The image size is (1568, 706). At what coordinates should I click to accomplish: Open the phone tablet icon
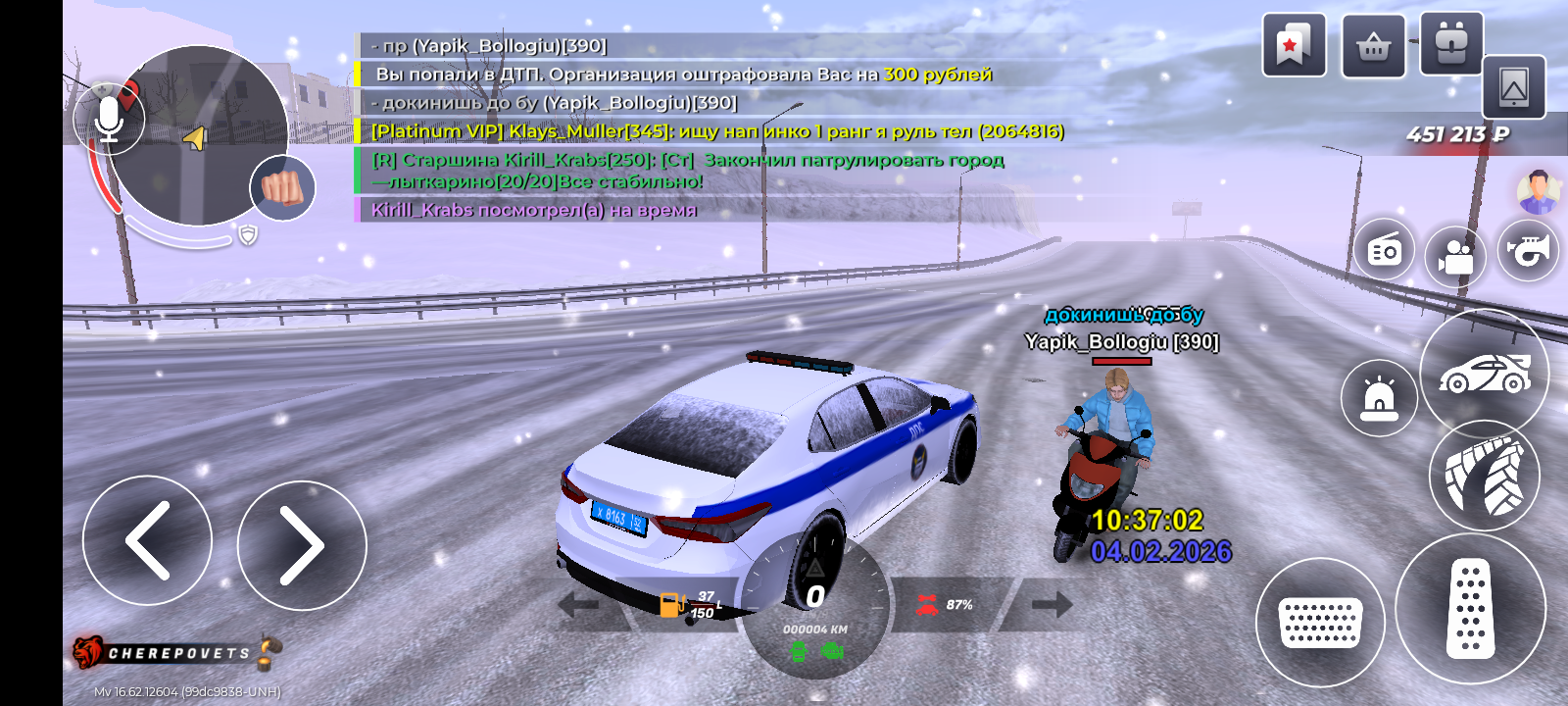tap(1513, 88)
